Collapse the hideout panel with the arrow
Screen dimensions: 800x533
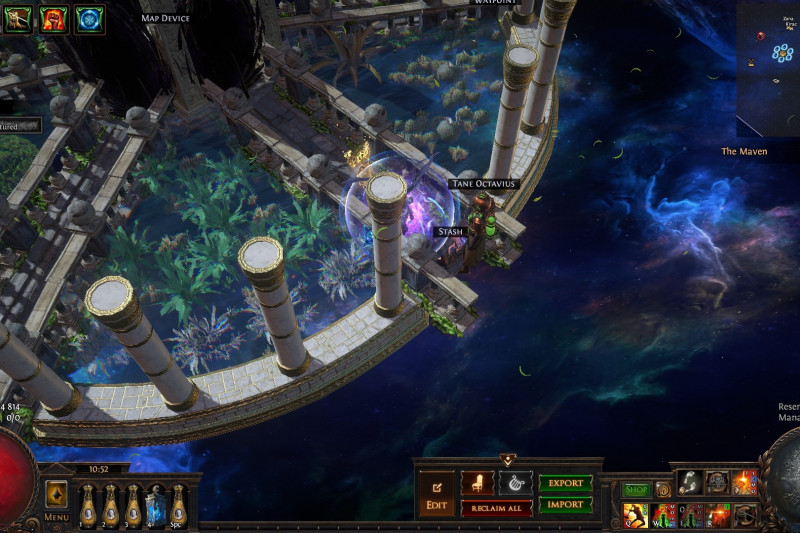[507, 461]
